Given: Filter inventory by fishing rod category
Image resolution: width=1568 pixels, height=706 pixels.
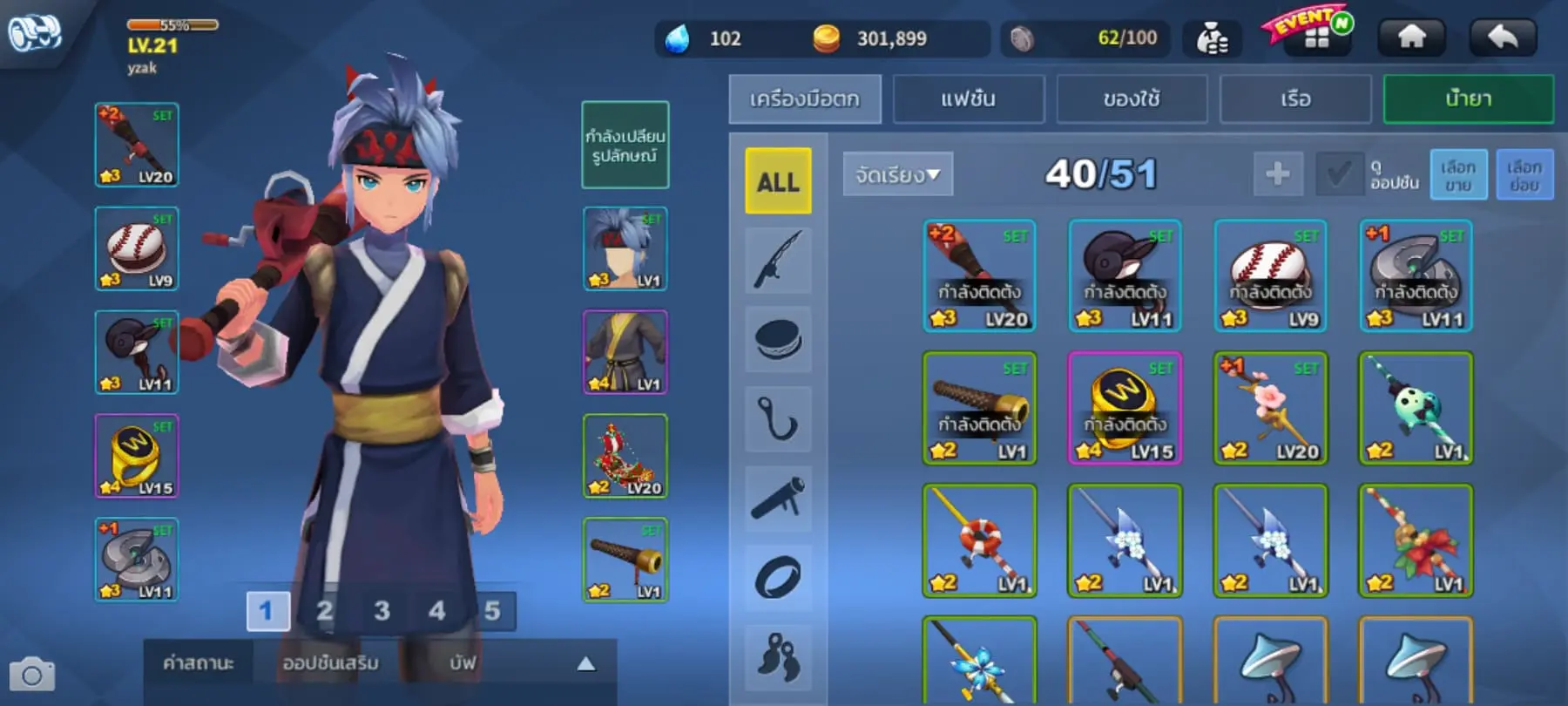Looking at the screenshot, I should 778,260.
